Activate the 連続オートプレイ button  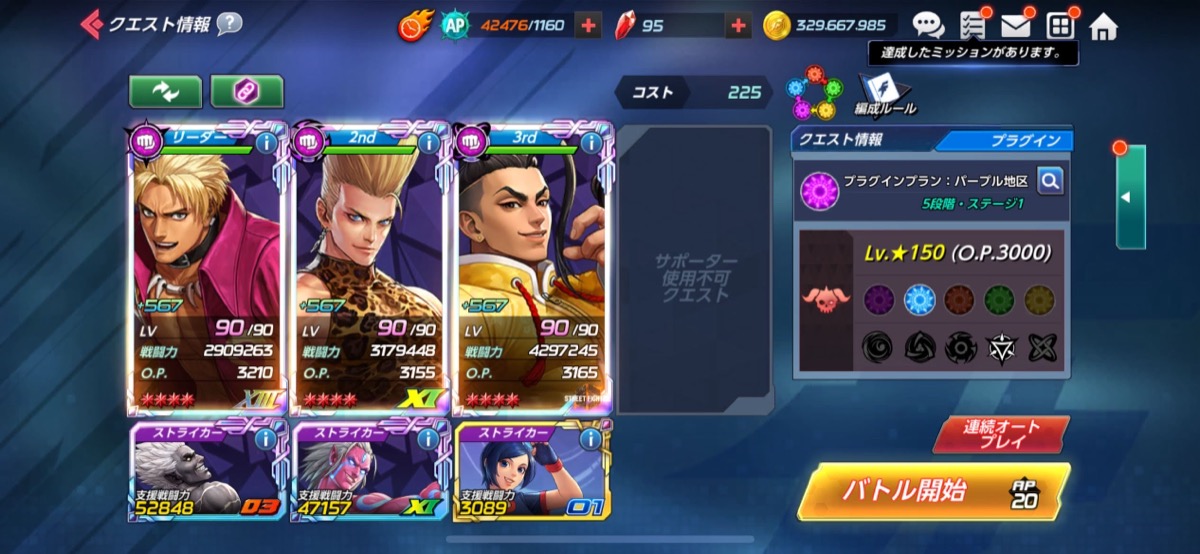coord(1001,434)
